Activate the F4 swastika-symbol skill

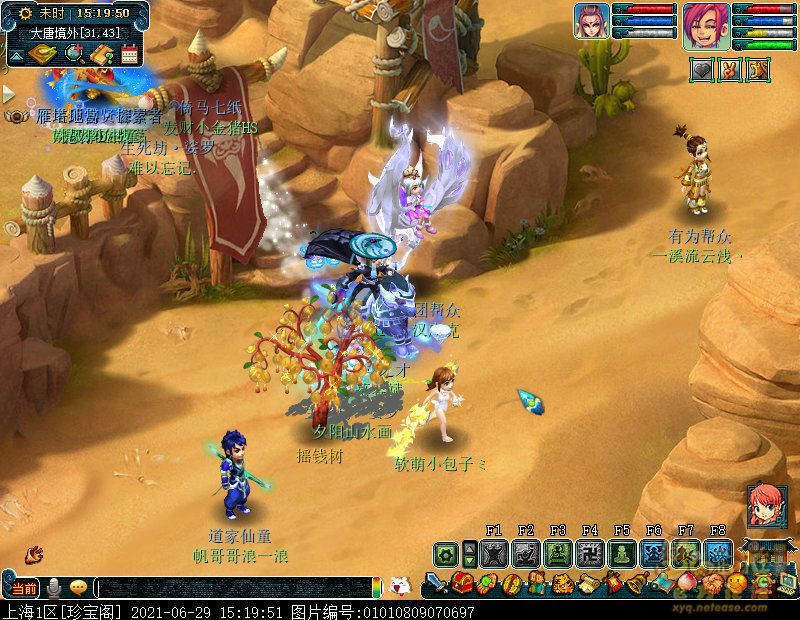(x=590, y=554)
